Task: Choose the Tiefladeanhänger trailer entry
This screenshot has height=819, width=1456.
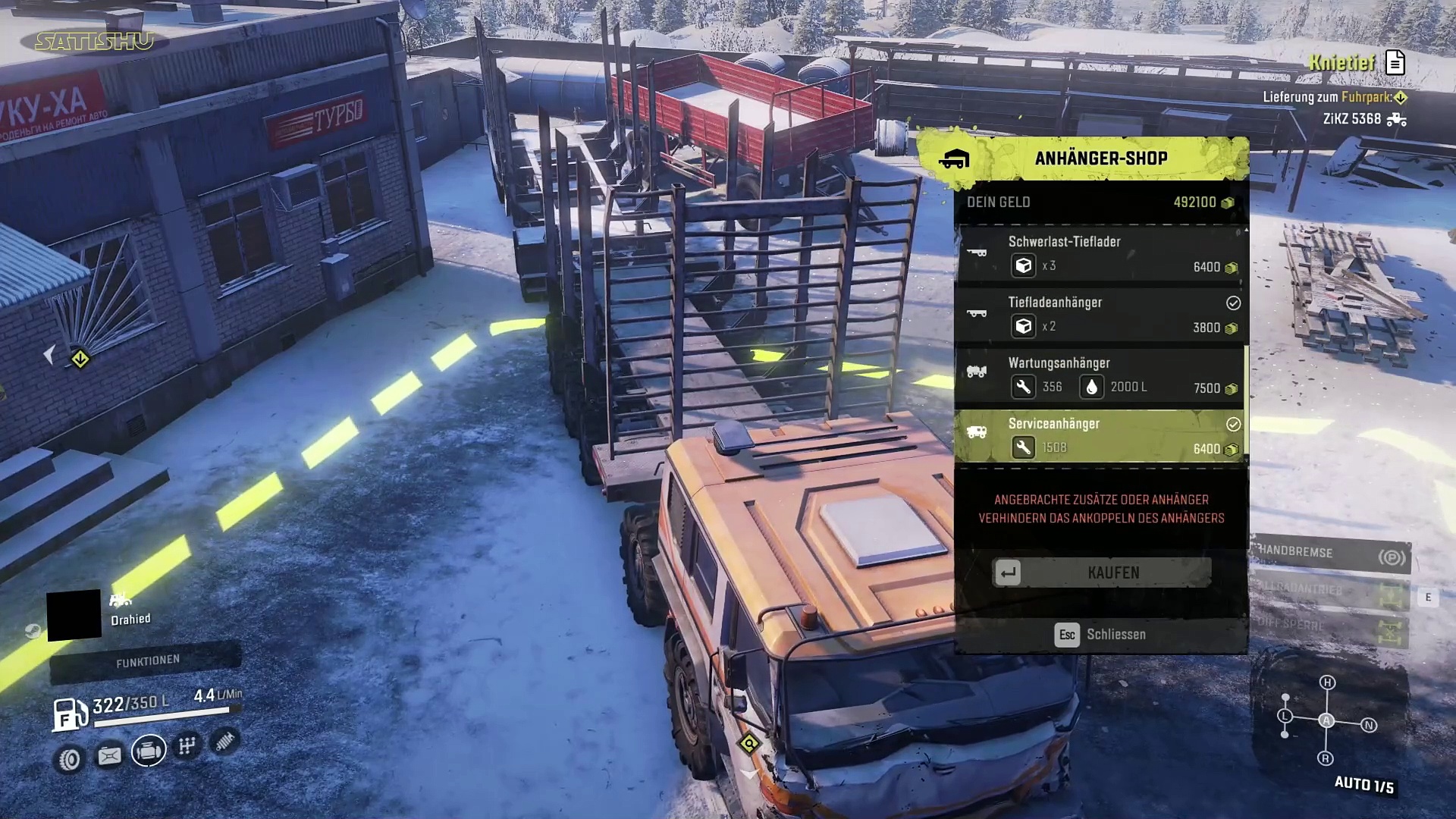Action: [1100, 315]
